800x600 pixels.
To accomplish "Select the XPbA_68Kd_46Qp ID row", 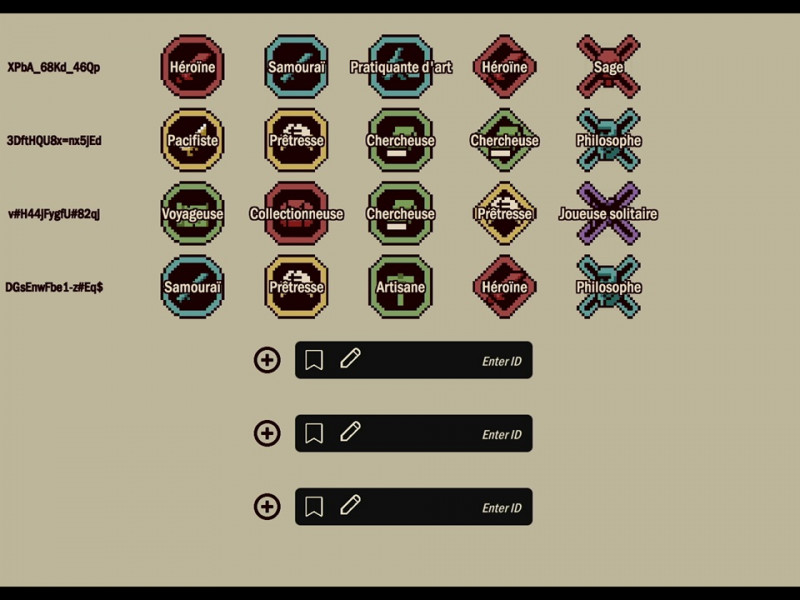I will point(54,68).
